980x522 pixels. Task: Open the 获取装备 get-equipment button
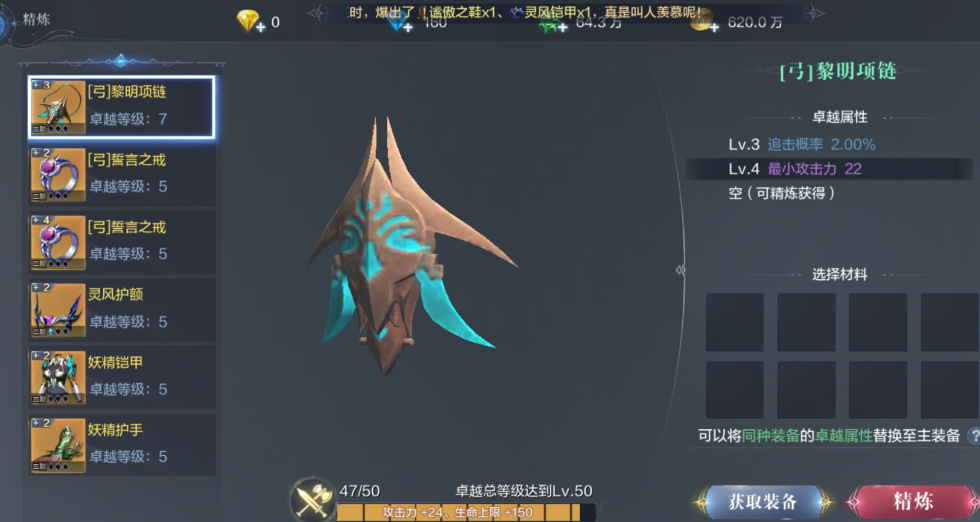tap(763, 501)
